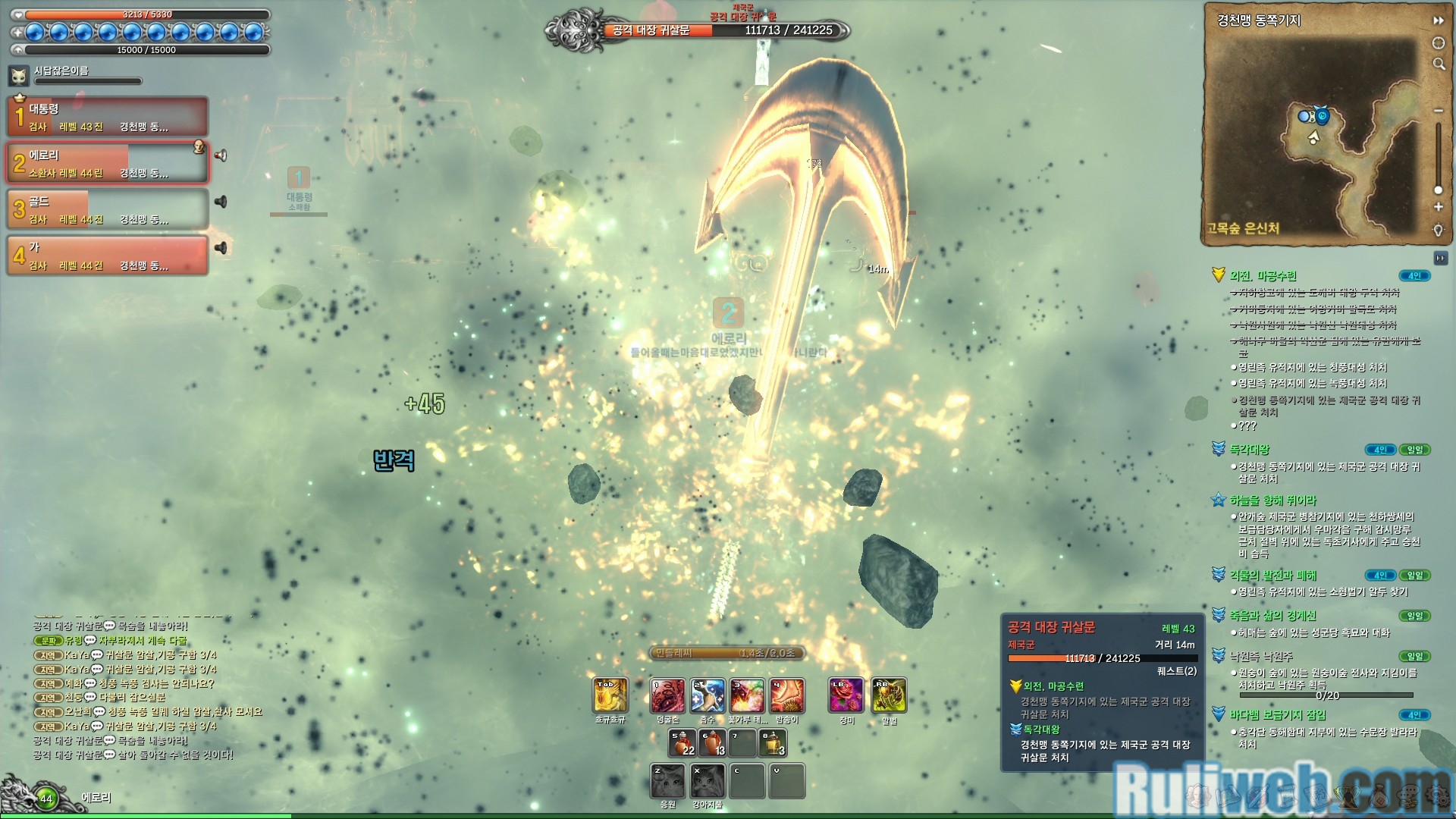
Task: Select party member 대통령 frame
Action: (108, 117)
